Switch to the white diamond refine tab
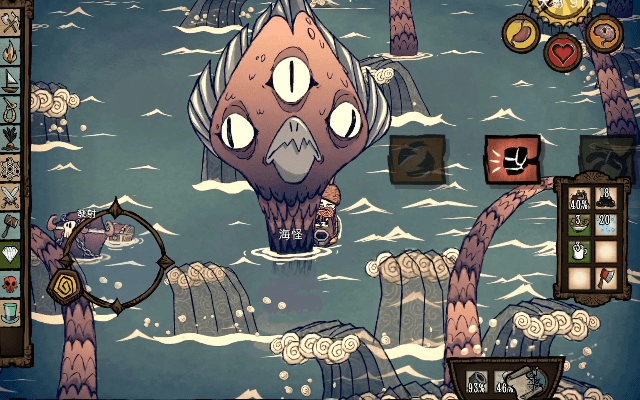Image resolution: width=640 pixels, height=400 pixels. [11, 251]
